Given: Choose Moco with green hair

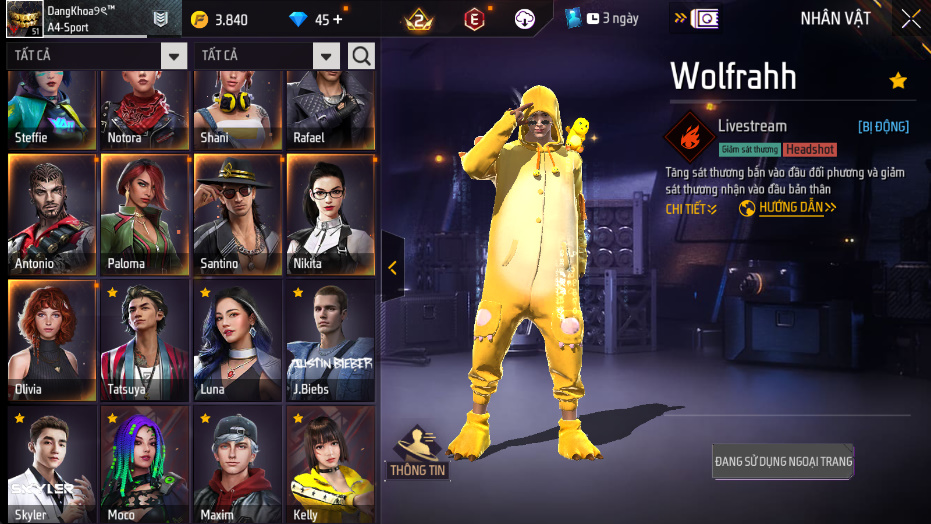Looking at the screenshot, I should (145, 464).
